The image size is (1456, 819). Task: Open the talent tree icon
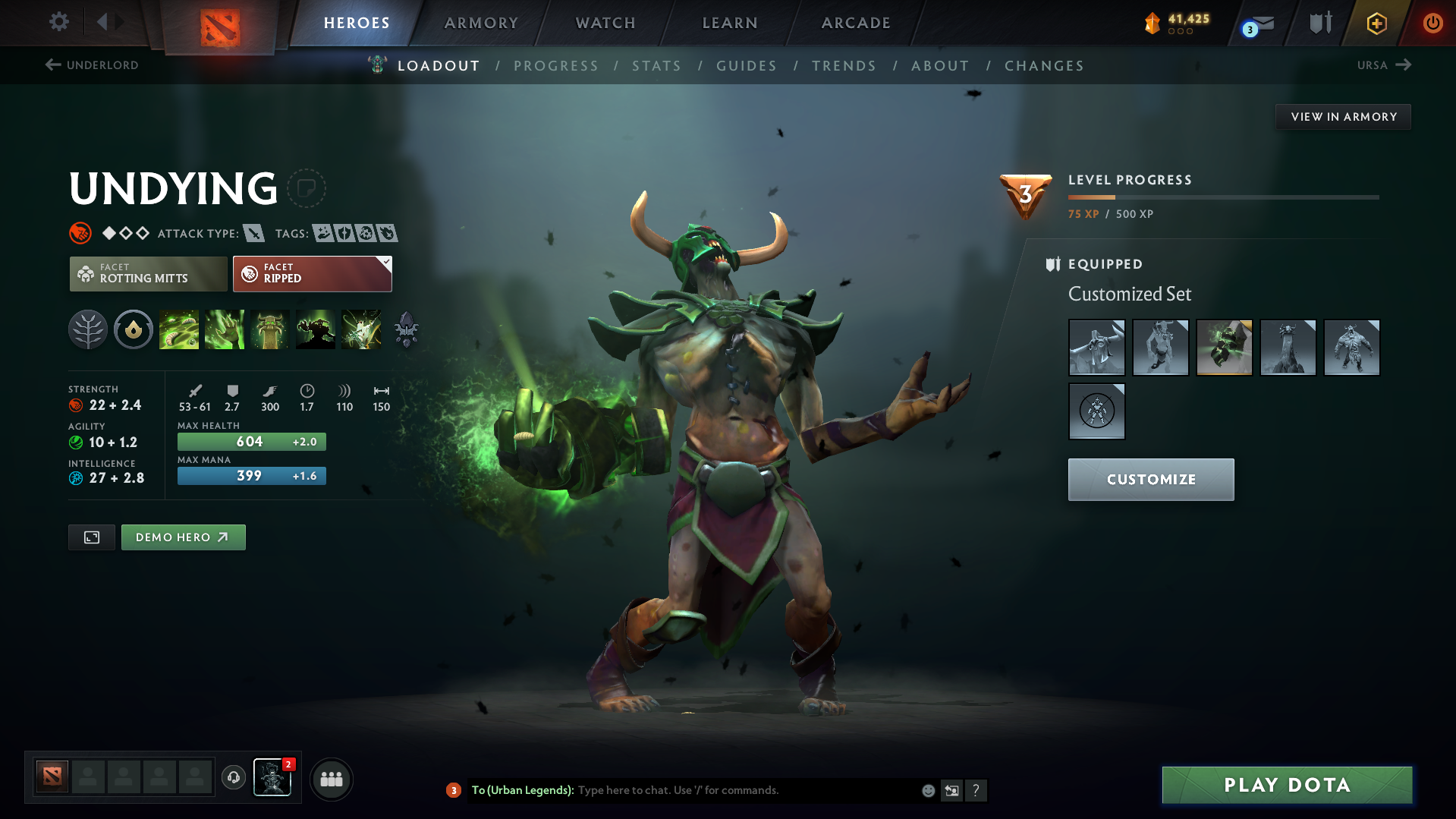coord(88,329)
